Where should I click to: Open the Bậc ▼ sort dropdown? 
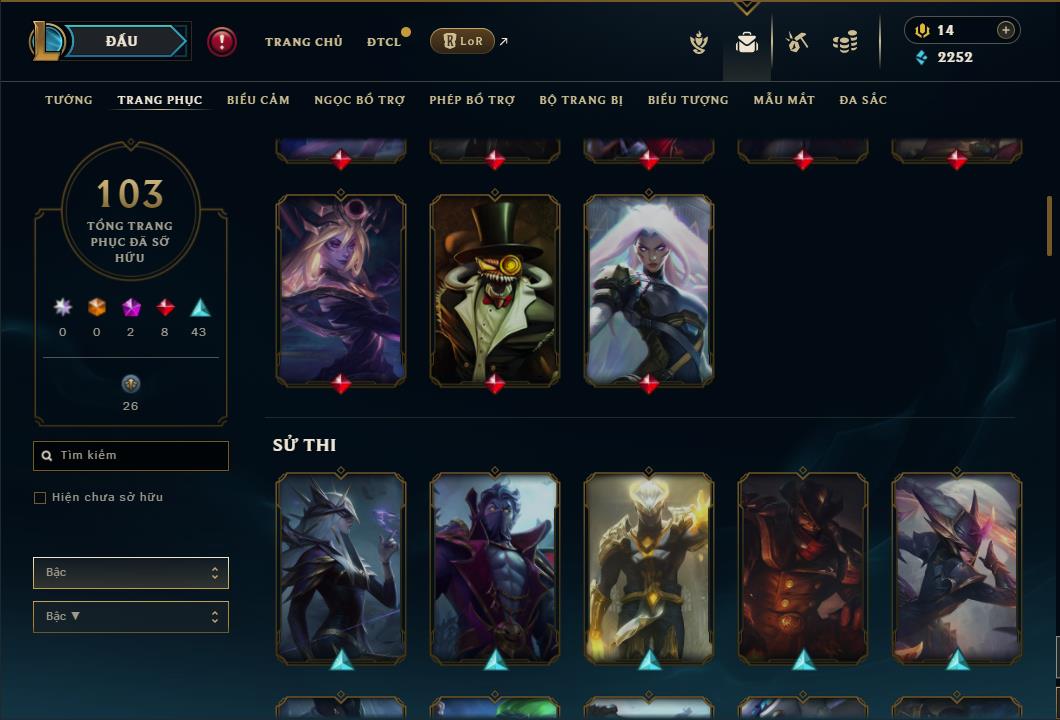click(x=131, y=617)
